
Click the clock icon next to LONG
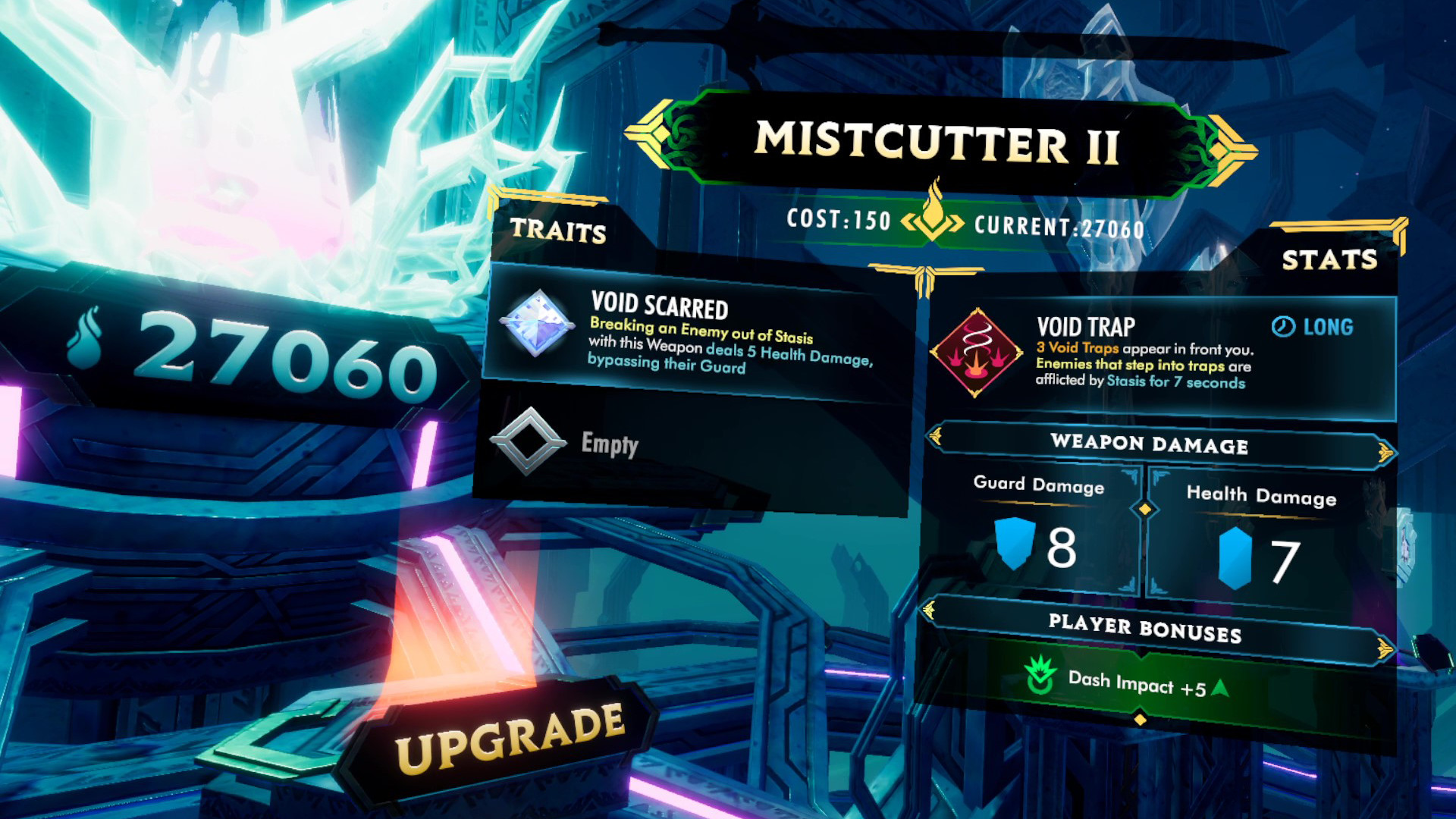click(1282, 327)
